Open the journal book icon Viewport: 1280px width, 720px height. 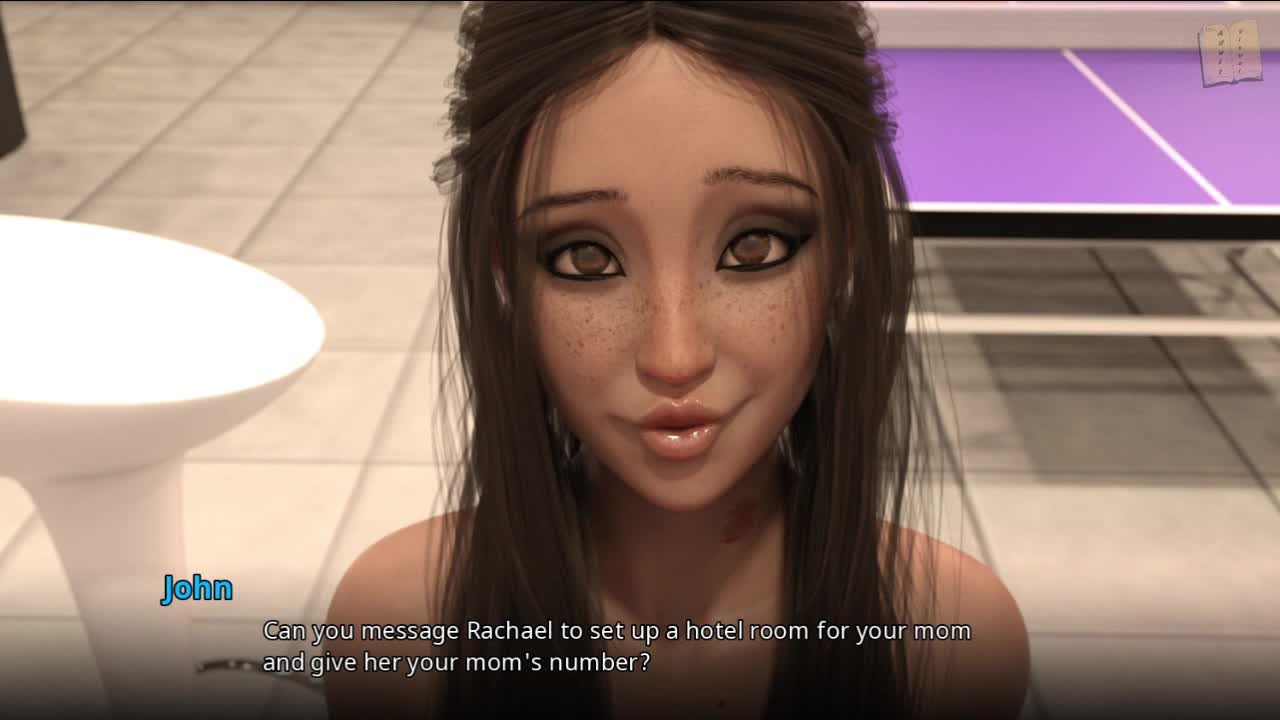[x=1230, y=52]
